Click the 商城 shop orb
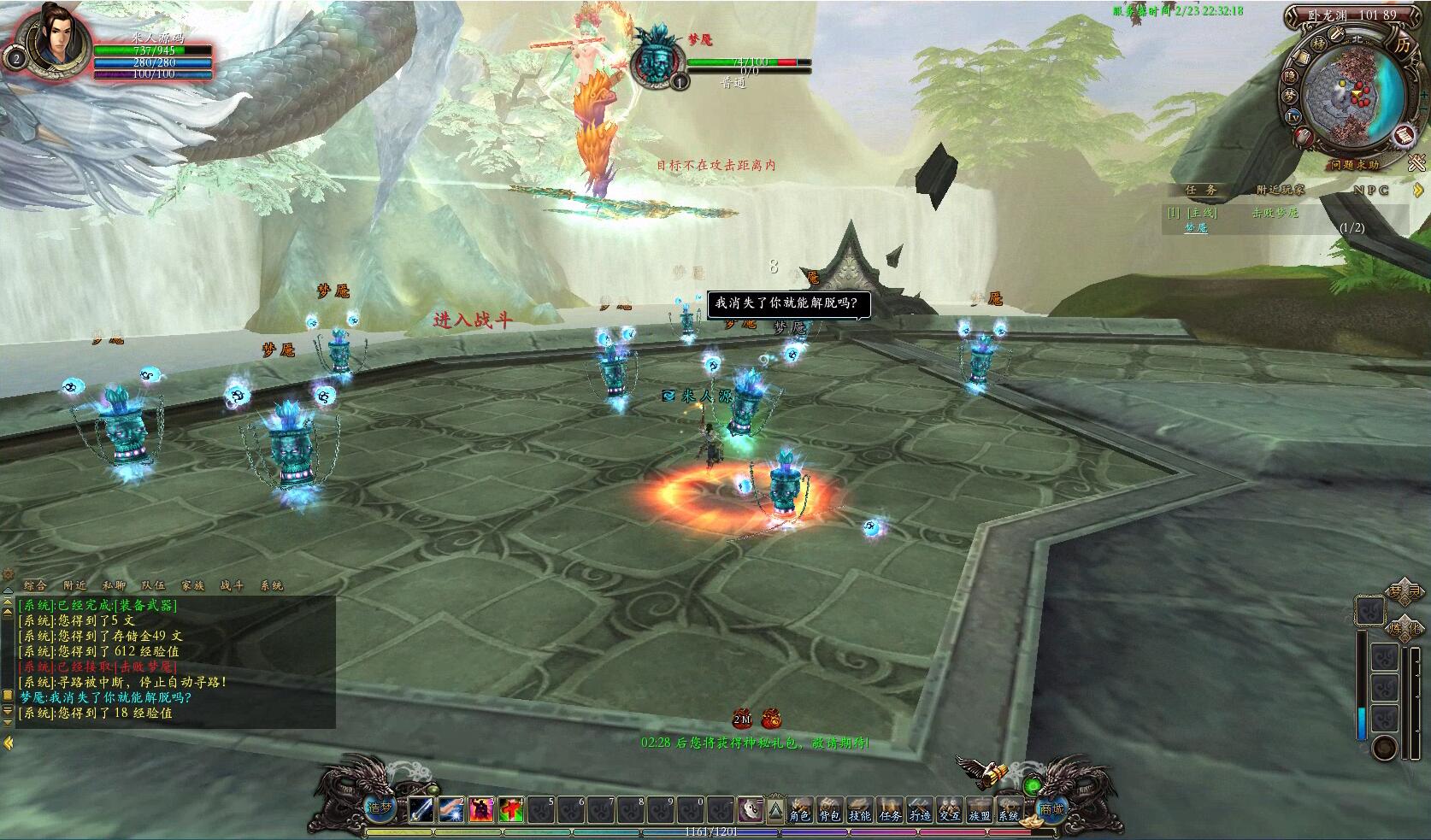The height and width of the screenshot is (840, 1431). tap(1051, 808)
